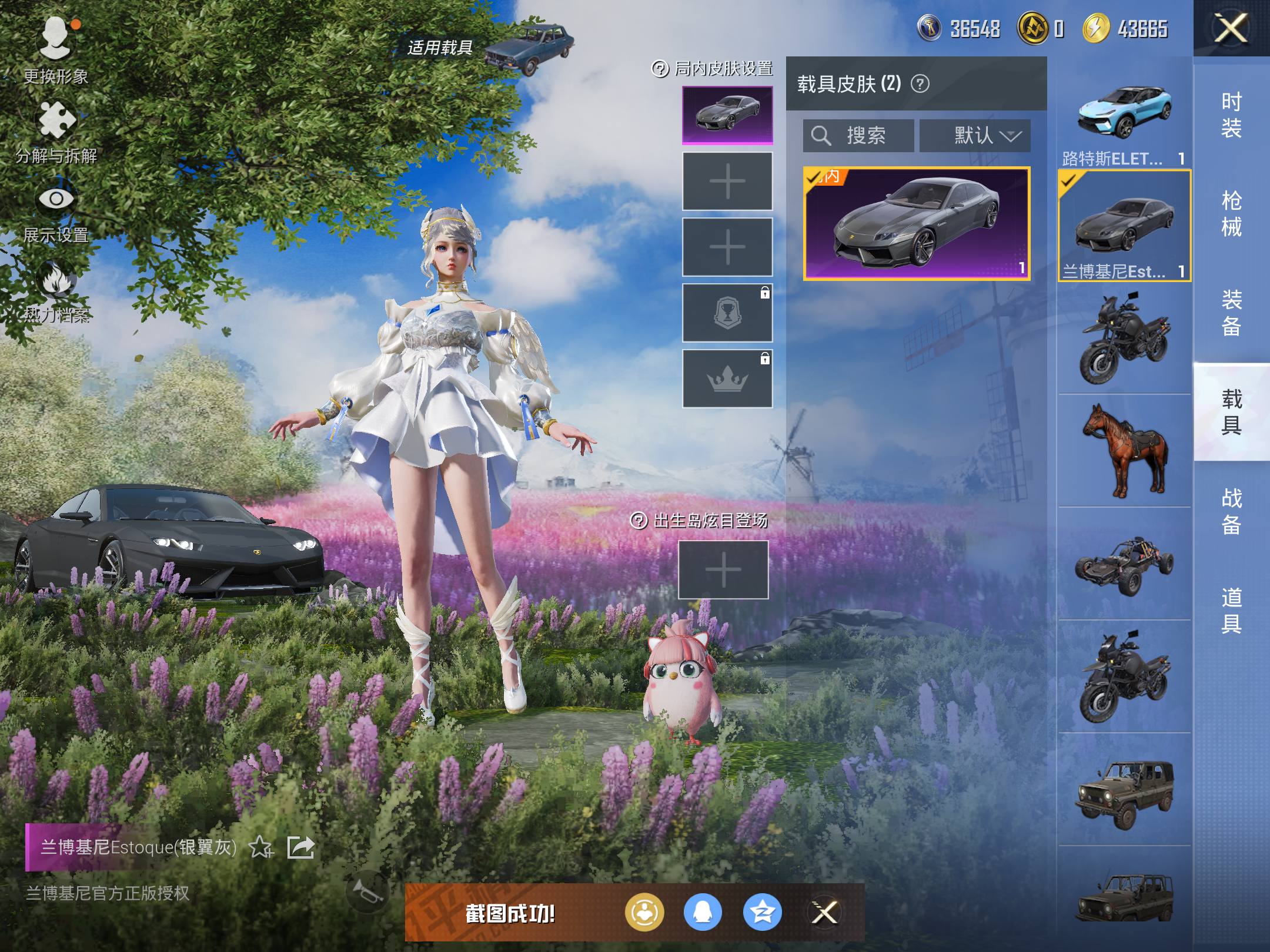Image resolution: width=1270 pixels, height=952 pixels.
Task: Switch to the 时装 outfit tab
Action: tap(1231, 115)
